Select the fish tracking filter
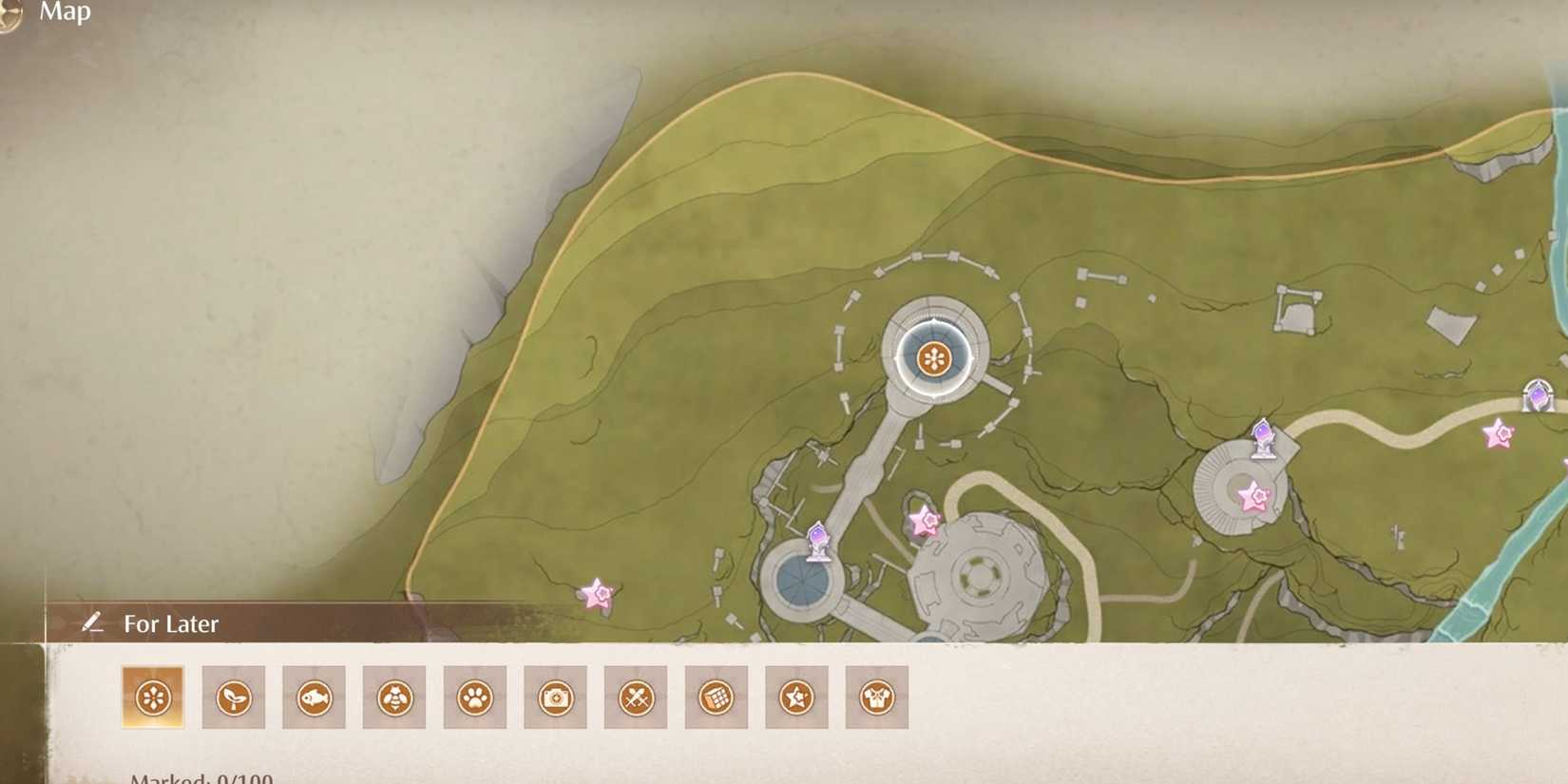Screen dimensions: 1568x784 [314, 697]
